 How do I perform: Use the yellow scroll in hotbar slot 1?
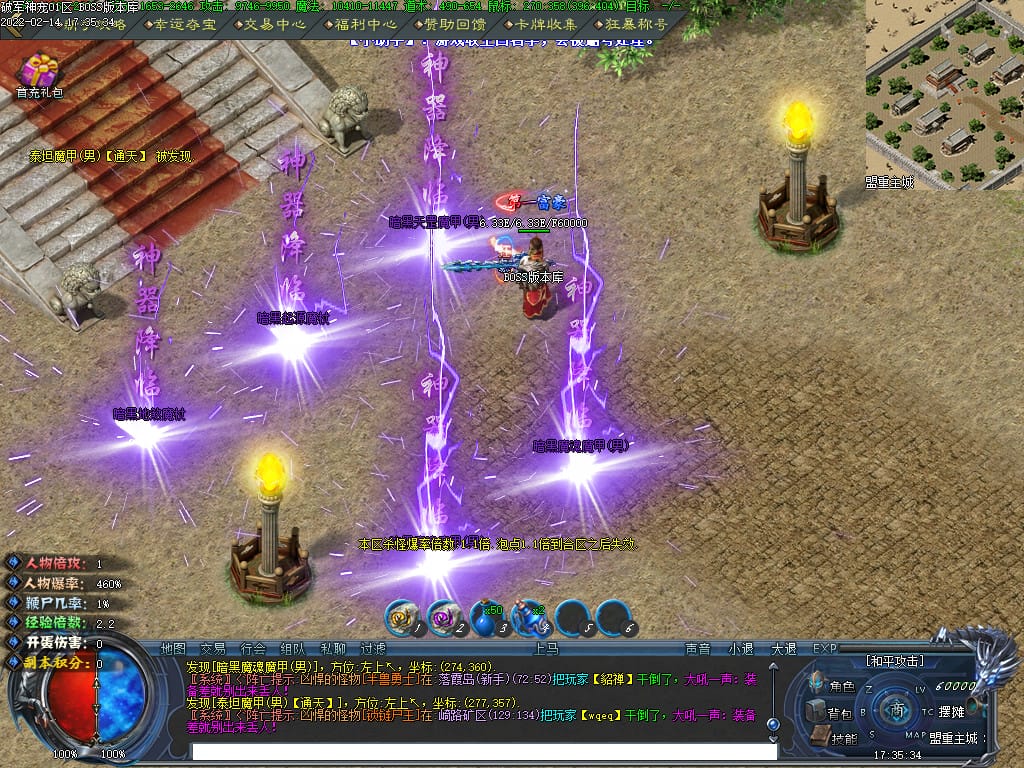tap(402, 620)
